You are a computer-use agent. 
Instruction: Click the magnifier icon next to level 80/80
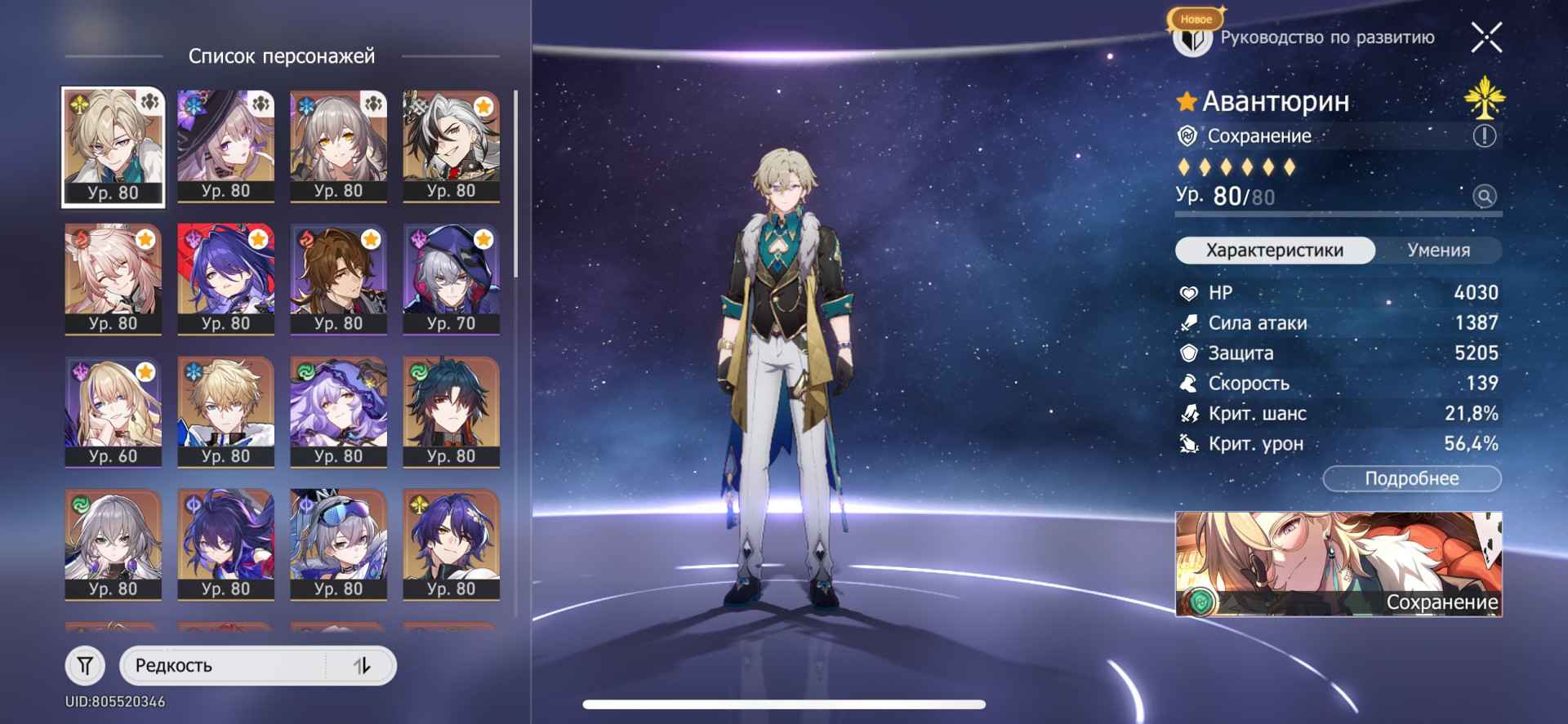click(x=1485, y=198)
